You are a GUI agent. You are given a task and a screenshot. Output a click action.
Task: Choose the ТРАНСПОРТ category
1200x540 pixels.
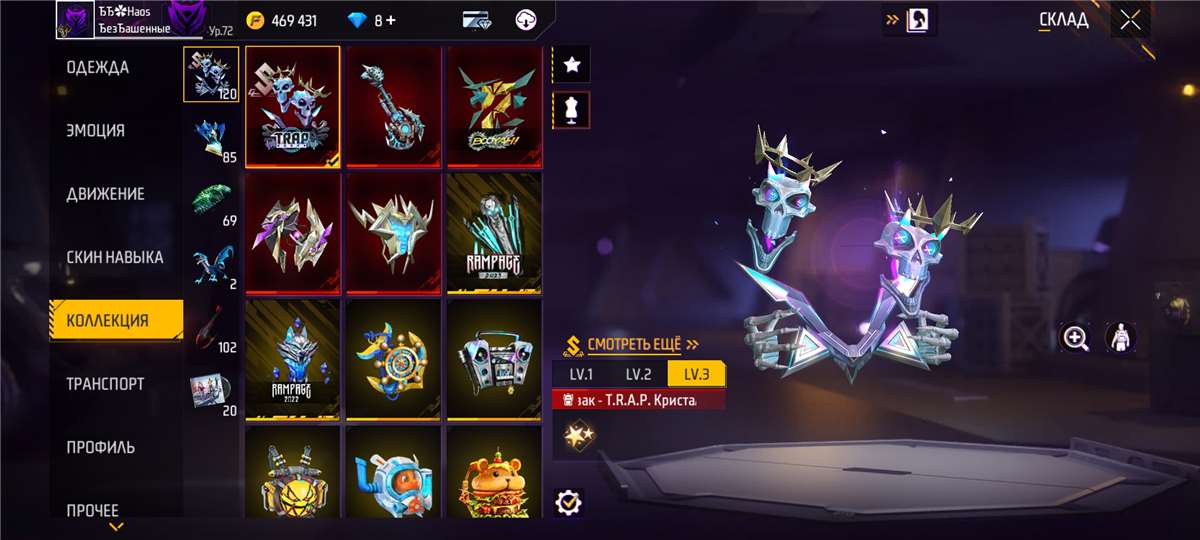pos(105,384)
